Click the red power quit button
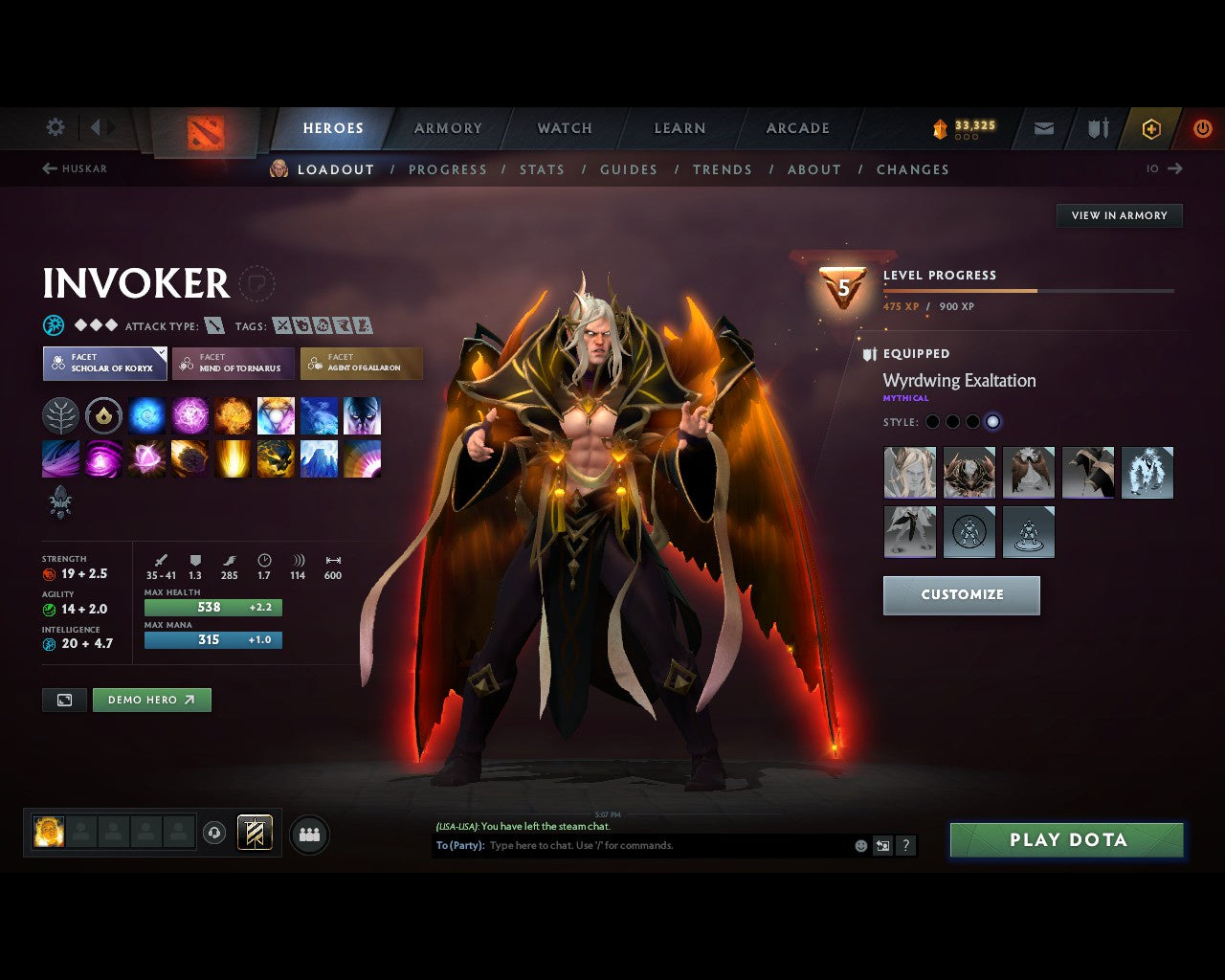Image resolution: width=1225 pixels, height=980 pixels. click(1202, 128)
